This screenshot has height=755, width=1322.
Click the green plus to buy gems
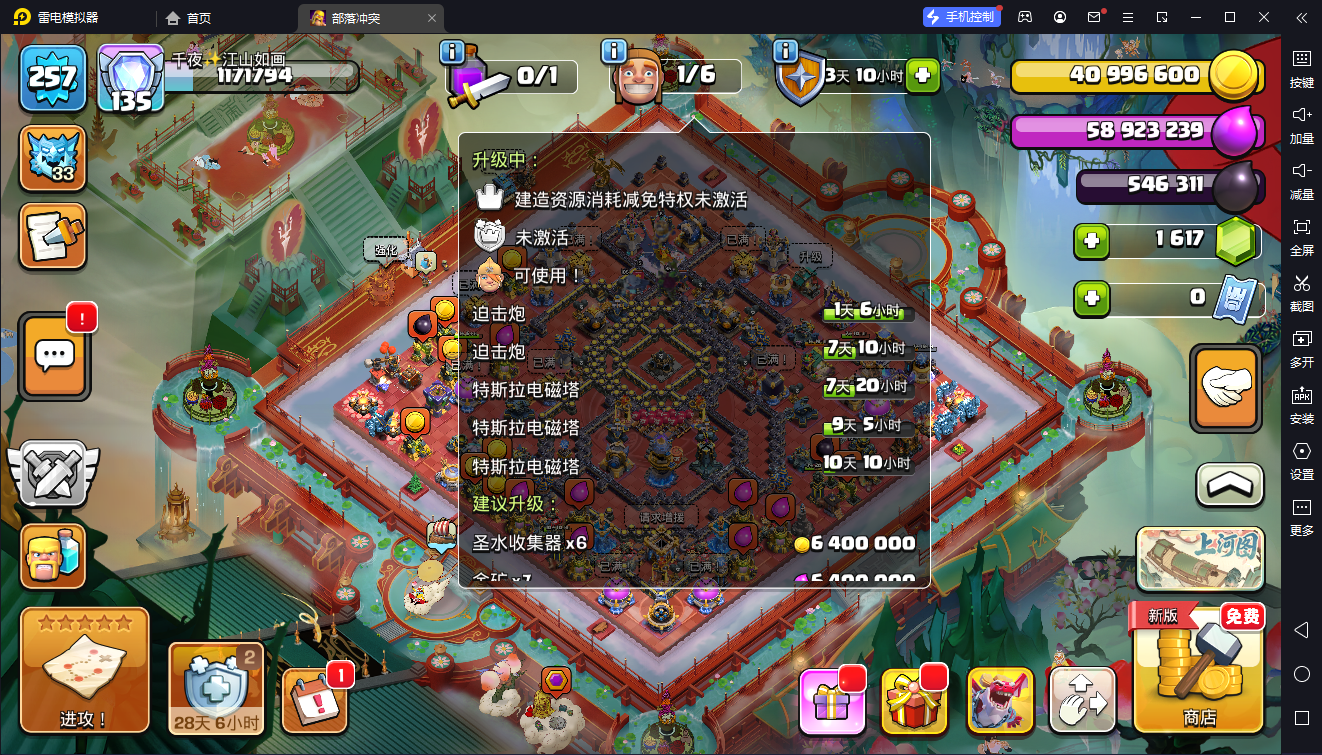click(x=1092, y=241)
